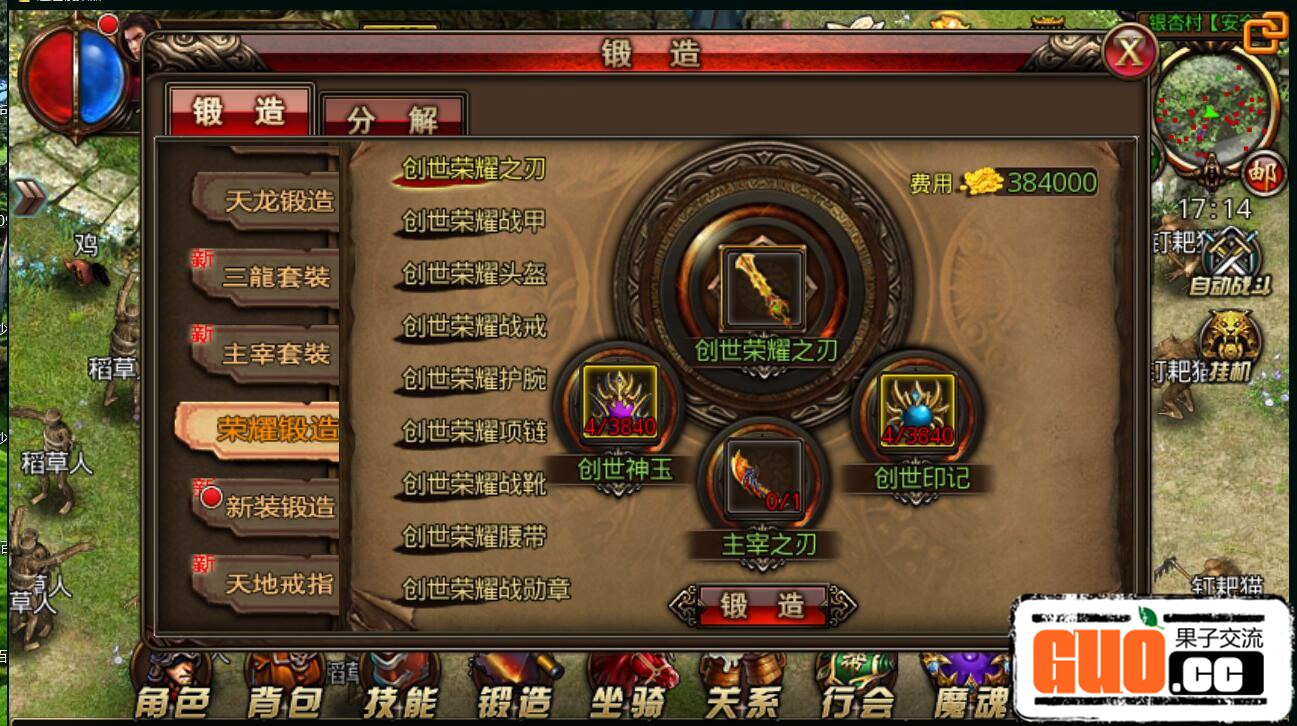Select the 创世荣耀项链 recipe
The width and height of the screenshot is (1297, 726).
click(474, 432)
